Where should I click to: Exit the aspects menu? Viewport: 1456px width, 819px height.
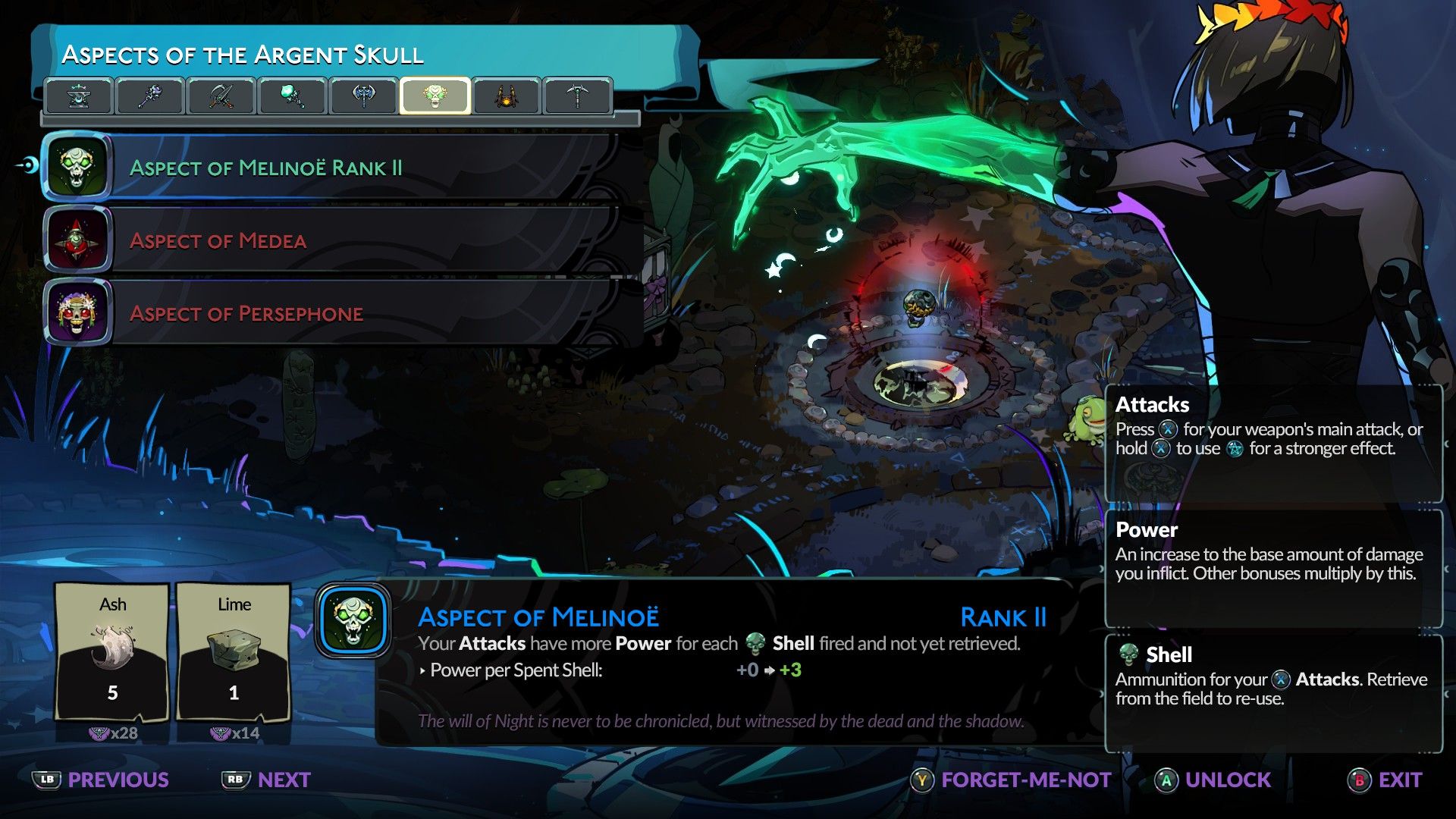[1385, 780]
